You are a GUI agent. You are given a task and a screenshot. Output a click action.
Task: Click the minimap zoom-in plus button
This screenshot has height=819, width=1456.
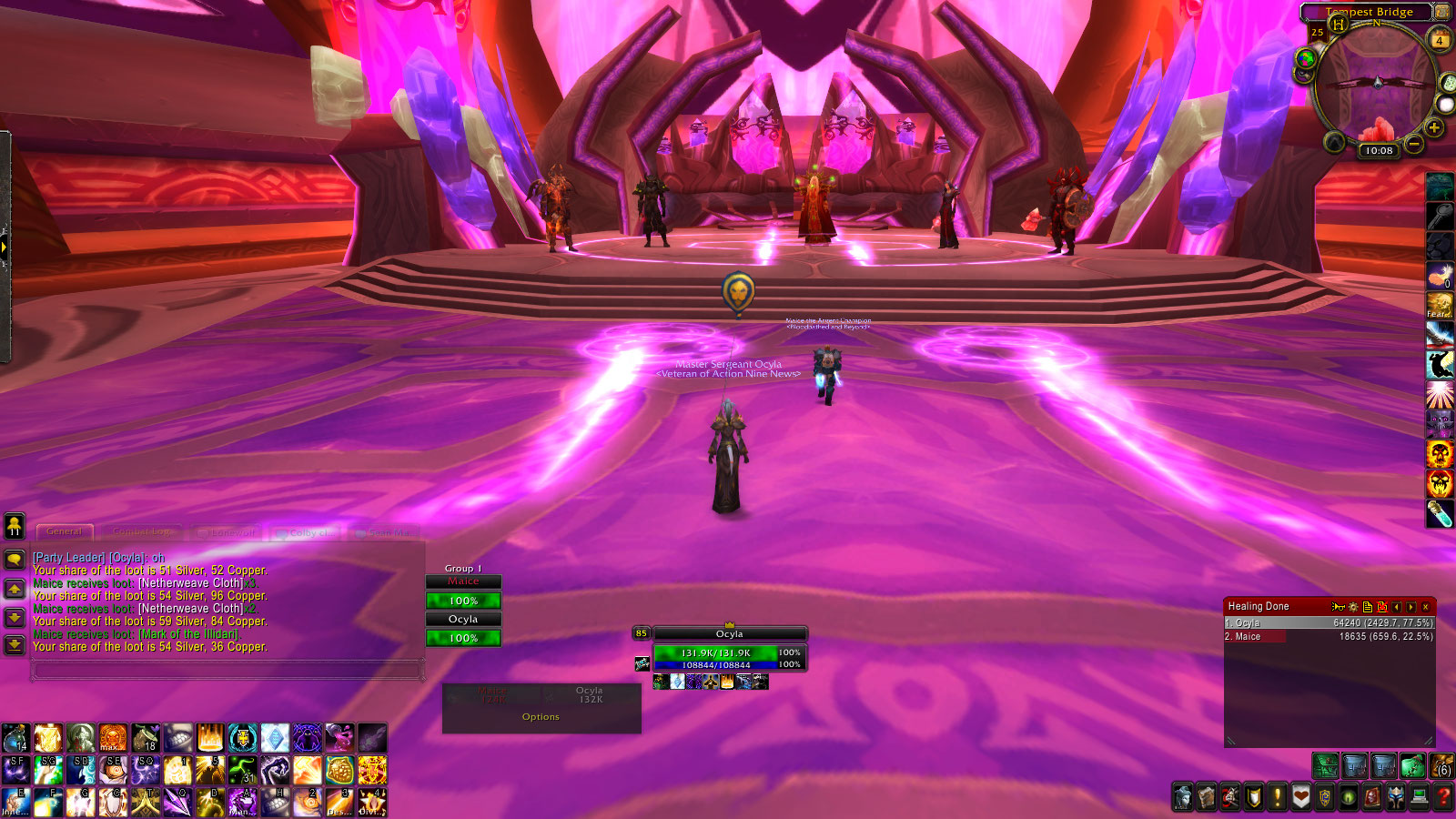pyautogui.click(x=1434, y=128)
